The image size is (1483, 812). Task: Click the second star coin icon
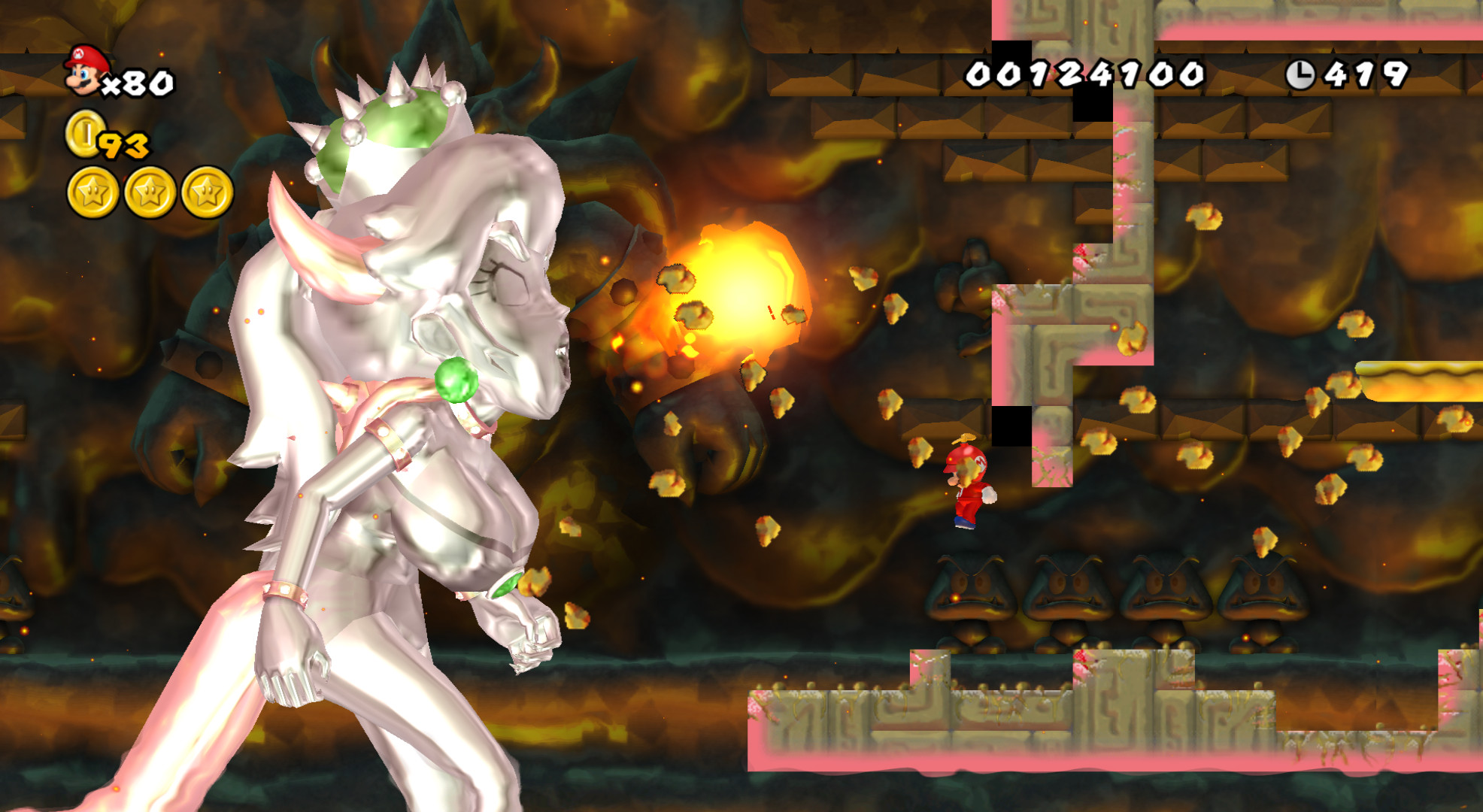pyautogui.click(x=150, y=192)
